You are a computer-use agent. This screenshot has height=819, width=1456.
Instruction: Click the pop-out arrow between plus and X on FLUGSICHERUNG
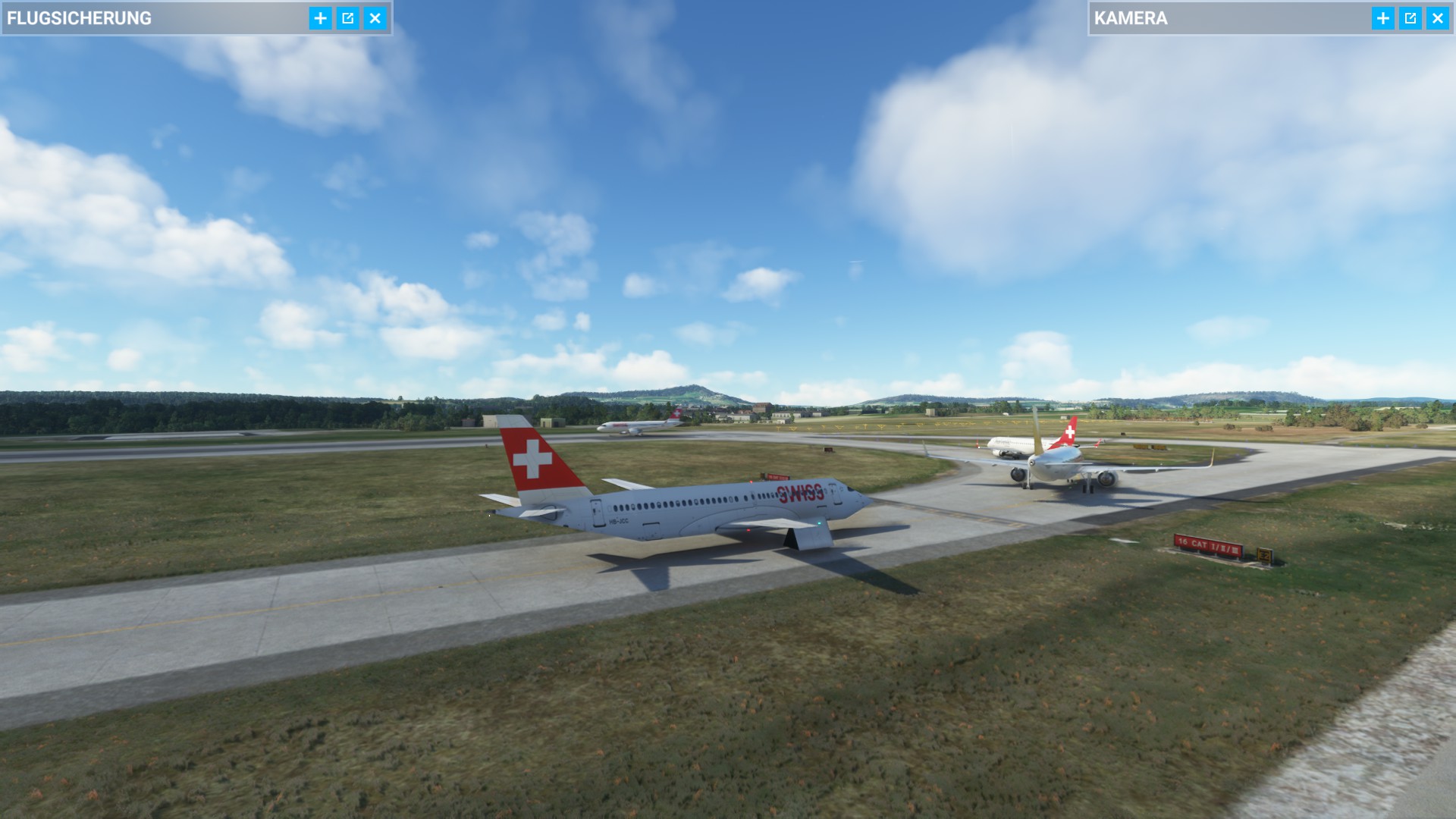pyautogui.click(x=349, y=17)
